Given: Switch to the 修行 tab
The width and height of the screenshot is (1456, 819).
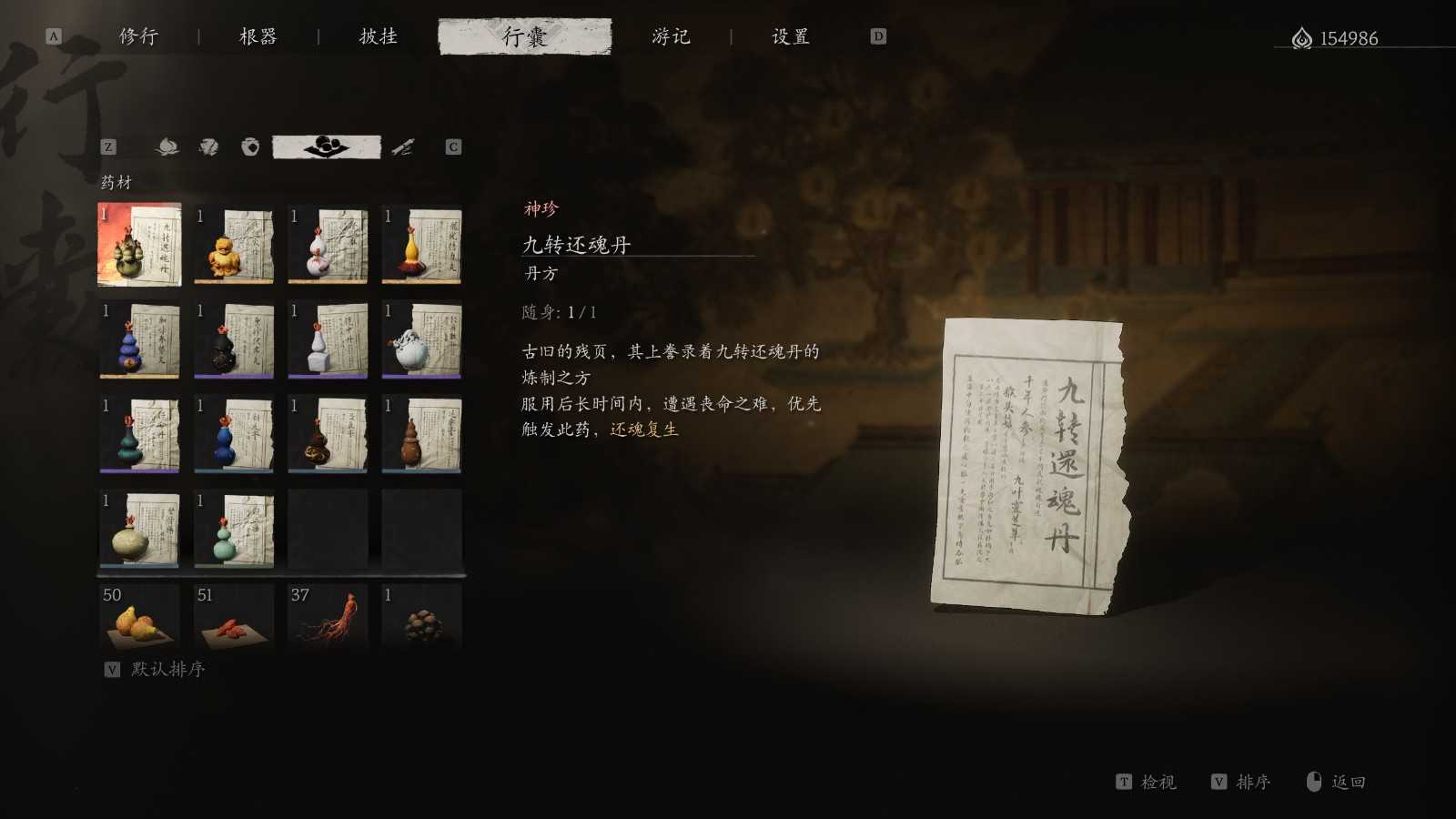Looking at the screenshot, I should click(x=136, y=36).
